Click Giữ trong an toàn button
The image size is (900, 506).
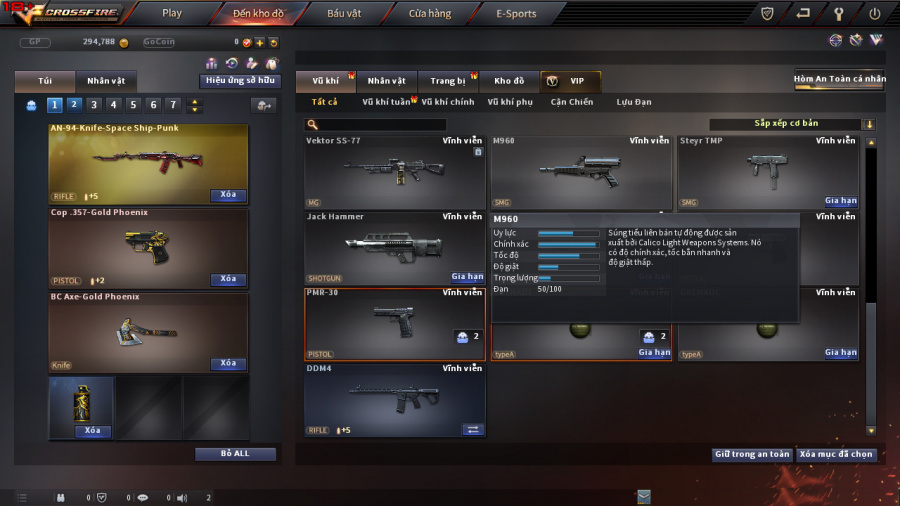752,454
